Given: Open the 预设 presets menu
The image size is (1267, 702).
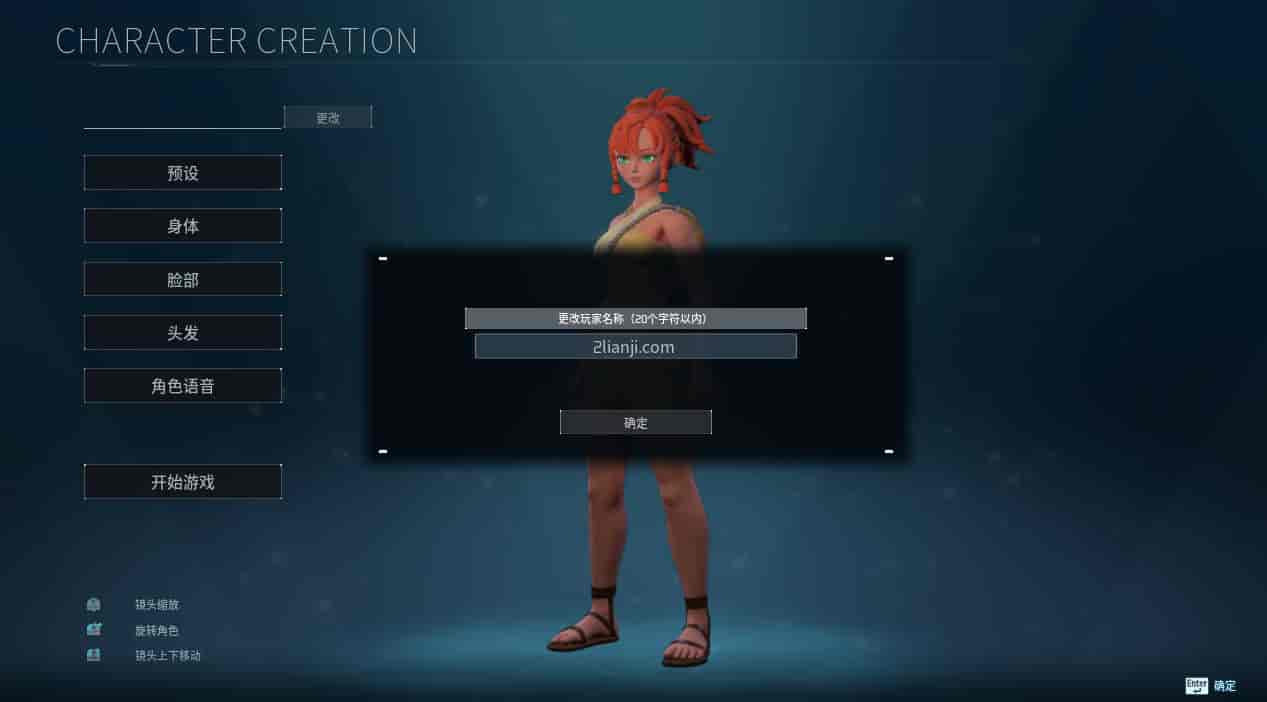Looking at the screenshot, I should pyautogui.click(x=183, y=173).
